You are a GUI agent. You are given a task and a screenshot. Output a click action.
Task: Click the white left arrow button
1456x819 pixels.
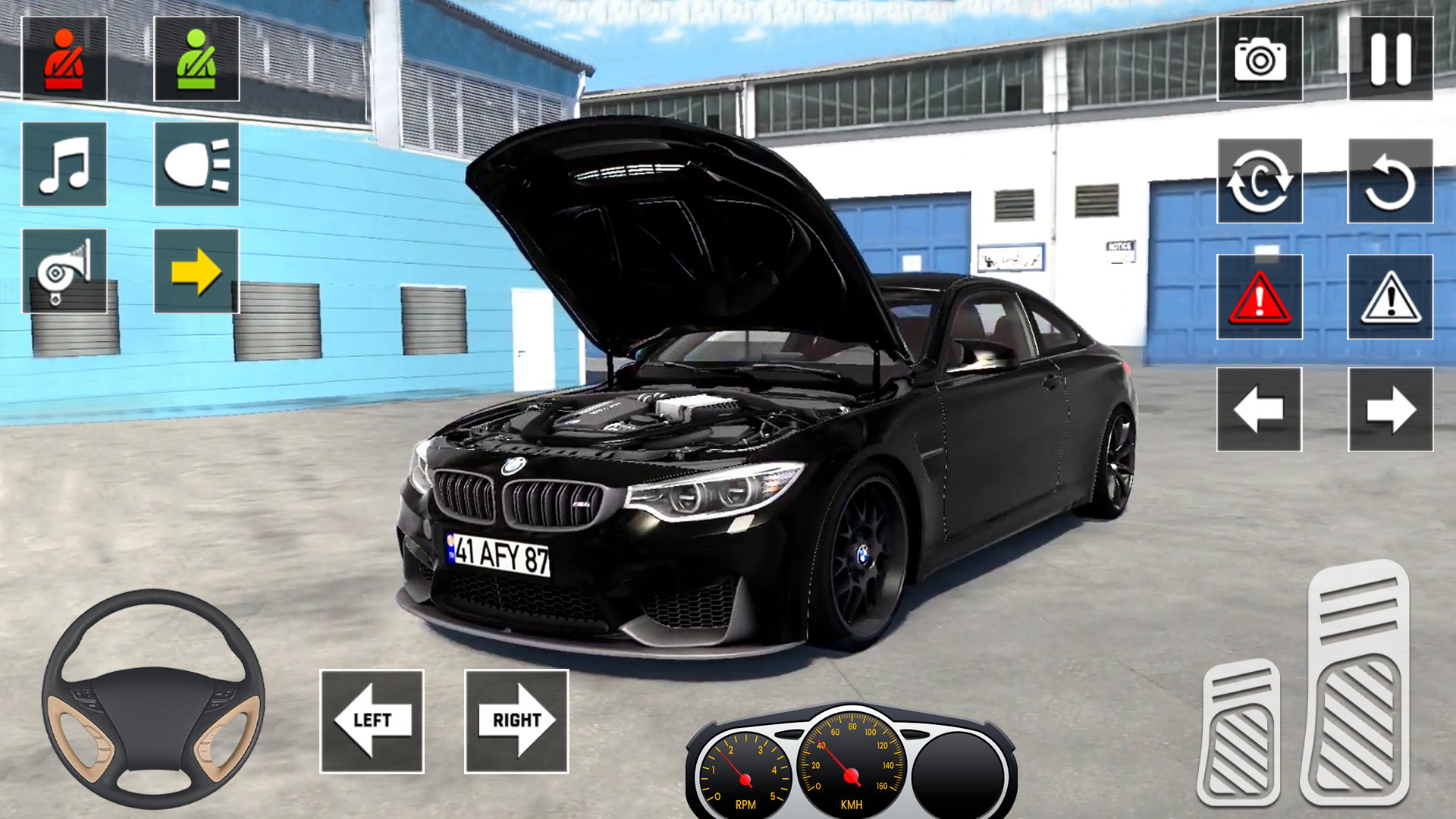pyautogui.click(x=1260, y=409)
